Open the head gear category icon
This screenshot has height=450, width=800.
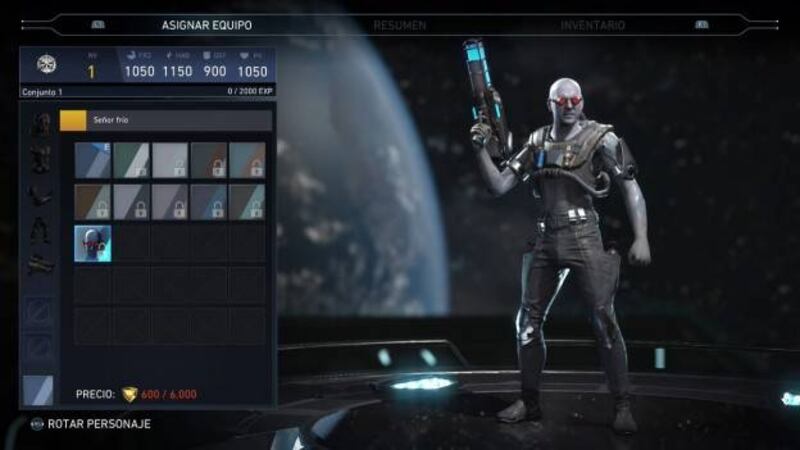click(x=40, y=125)
